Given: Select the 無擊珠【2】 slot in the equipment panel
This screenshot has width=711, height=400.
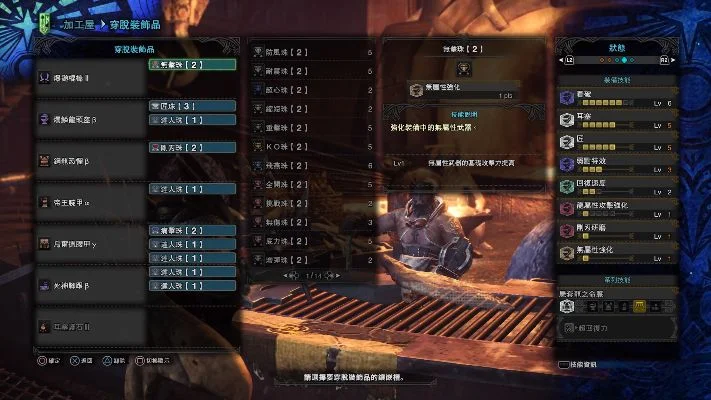Looking at the screenshot, I should pyautogui.click(x=192, y=64).
